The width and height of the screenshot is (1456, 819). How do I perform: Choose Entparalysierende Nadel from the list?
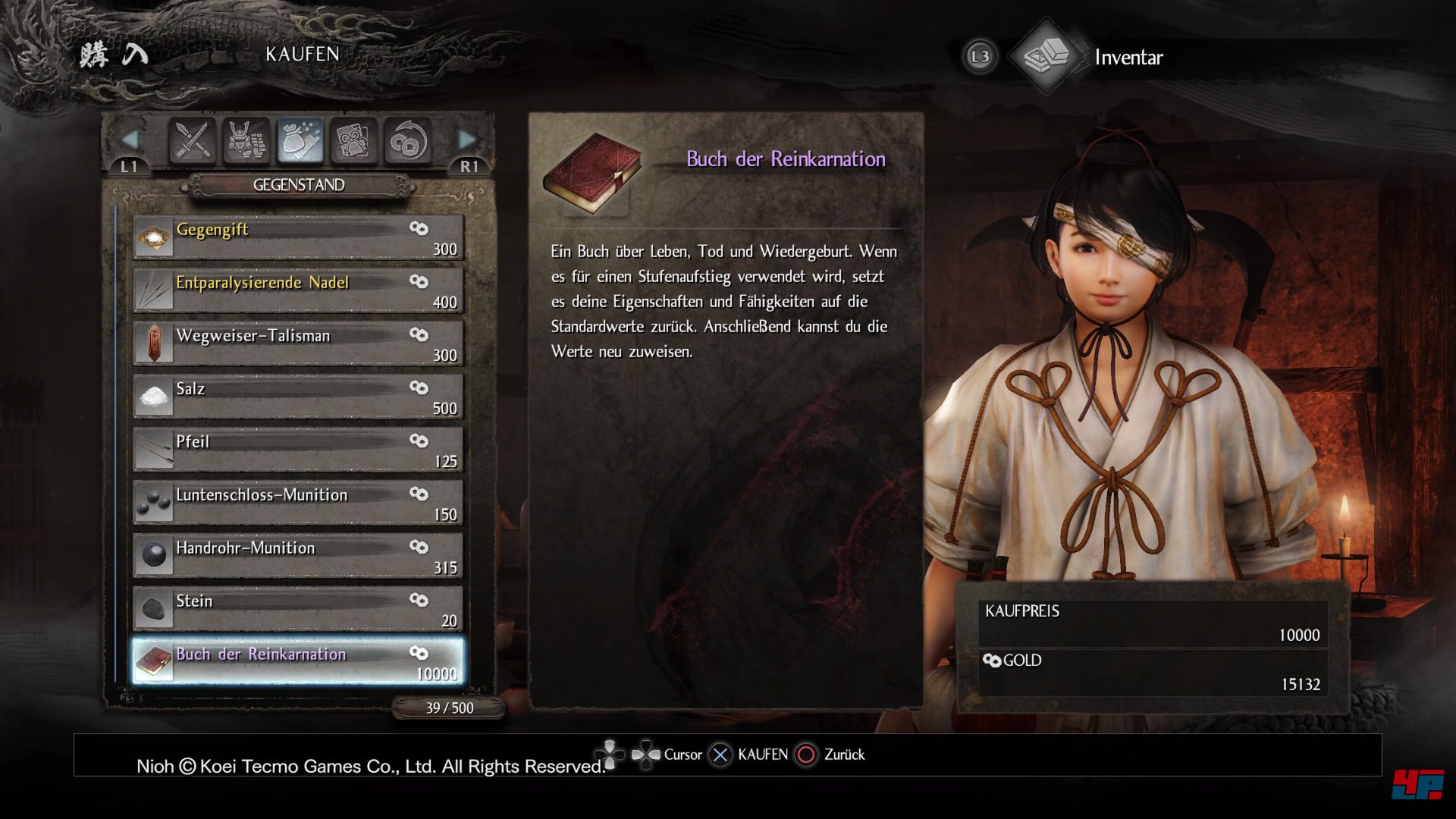(x=298, y=290)
